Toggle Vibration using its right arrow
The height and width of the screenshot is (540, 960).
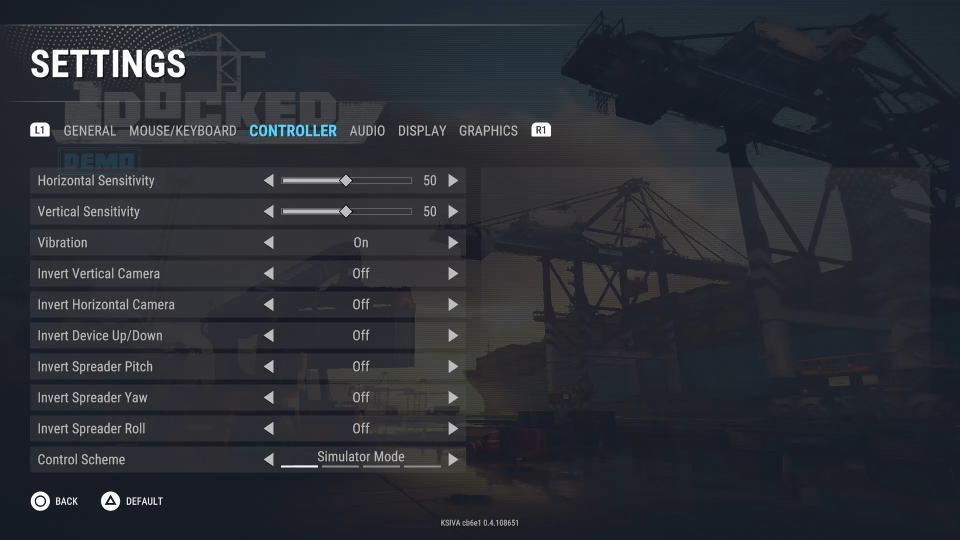[x=453, y=243]
